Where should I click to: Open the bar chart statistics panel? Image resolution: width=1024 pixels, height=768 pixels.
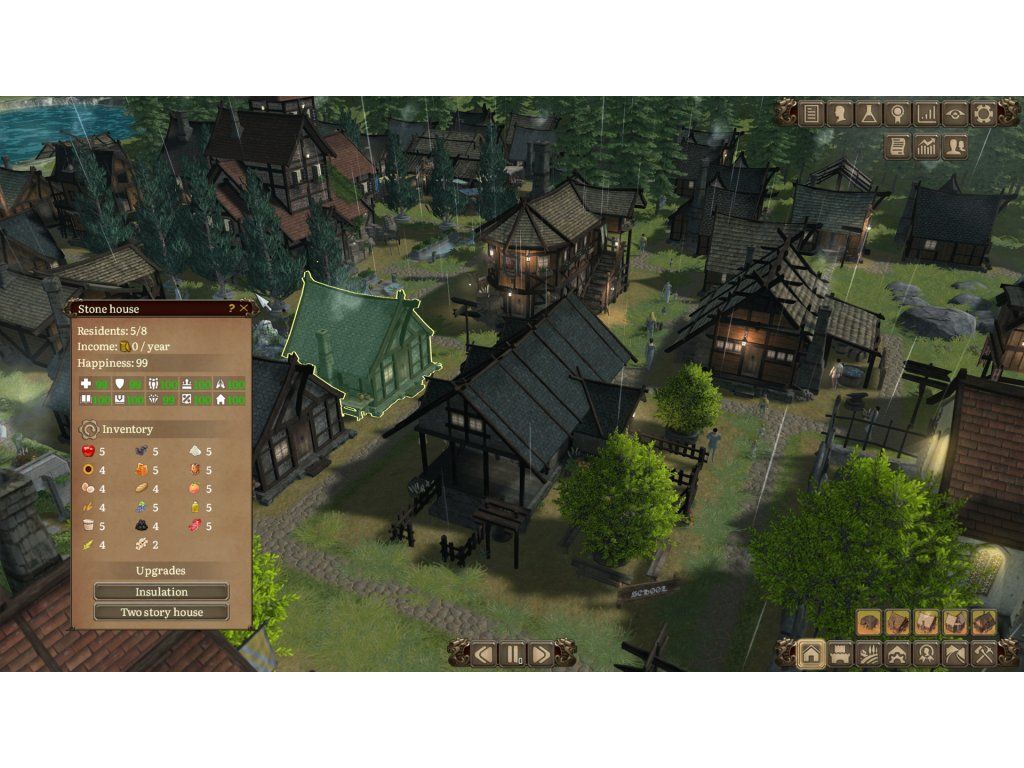tap(927, 114)
